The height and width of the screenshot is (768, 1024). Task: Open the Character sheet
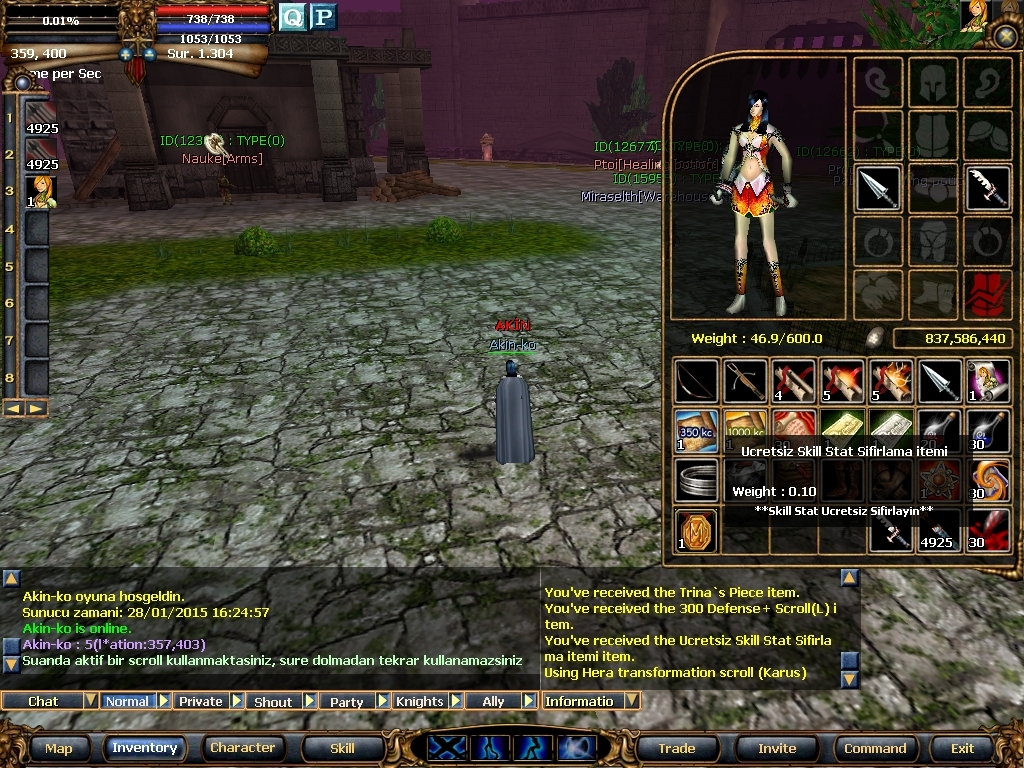[242, 748]
